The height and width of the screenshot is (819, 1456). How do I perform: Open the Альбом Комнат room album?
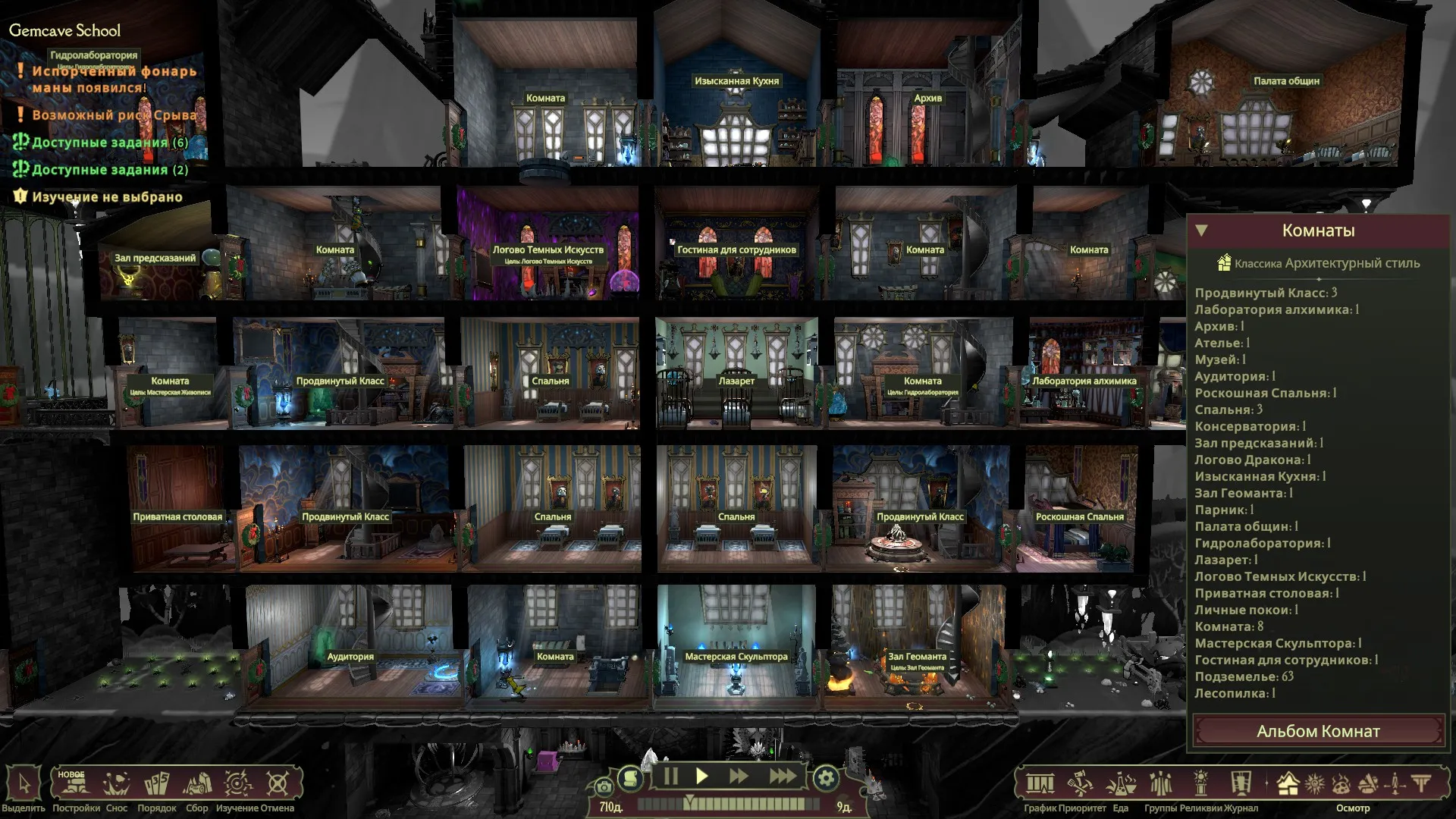(x=1318, y=731)
